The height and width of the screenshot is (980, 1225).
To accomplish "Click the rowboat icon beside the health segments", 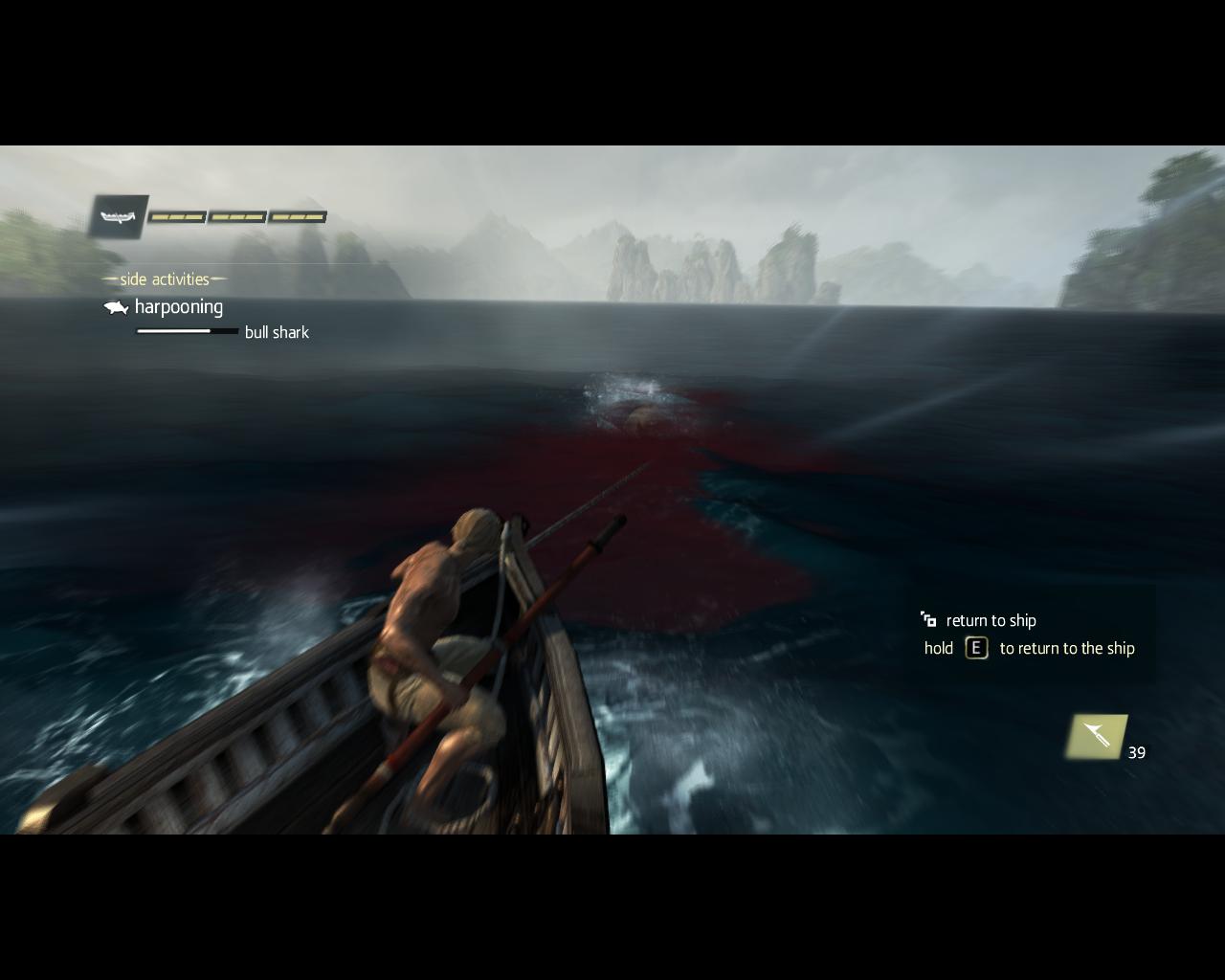I will pyautogui.click(x=120, y=217).
